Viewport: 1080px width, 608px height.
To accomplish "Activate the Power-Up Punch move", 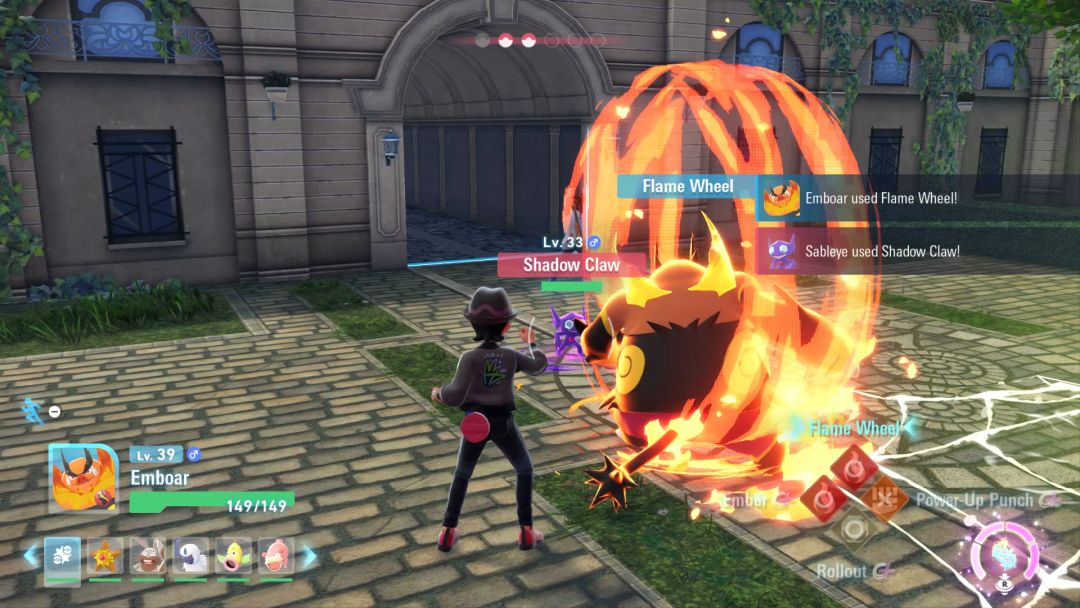I will (x=886, y=498).
